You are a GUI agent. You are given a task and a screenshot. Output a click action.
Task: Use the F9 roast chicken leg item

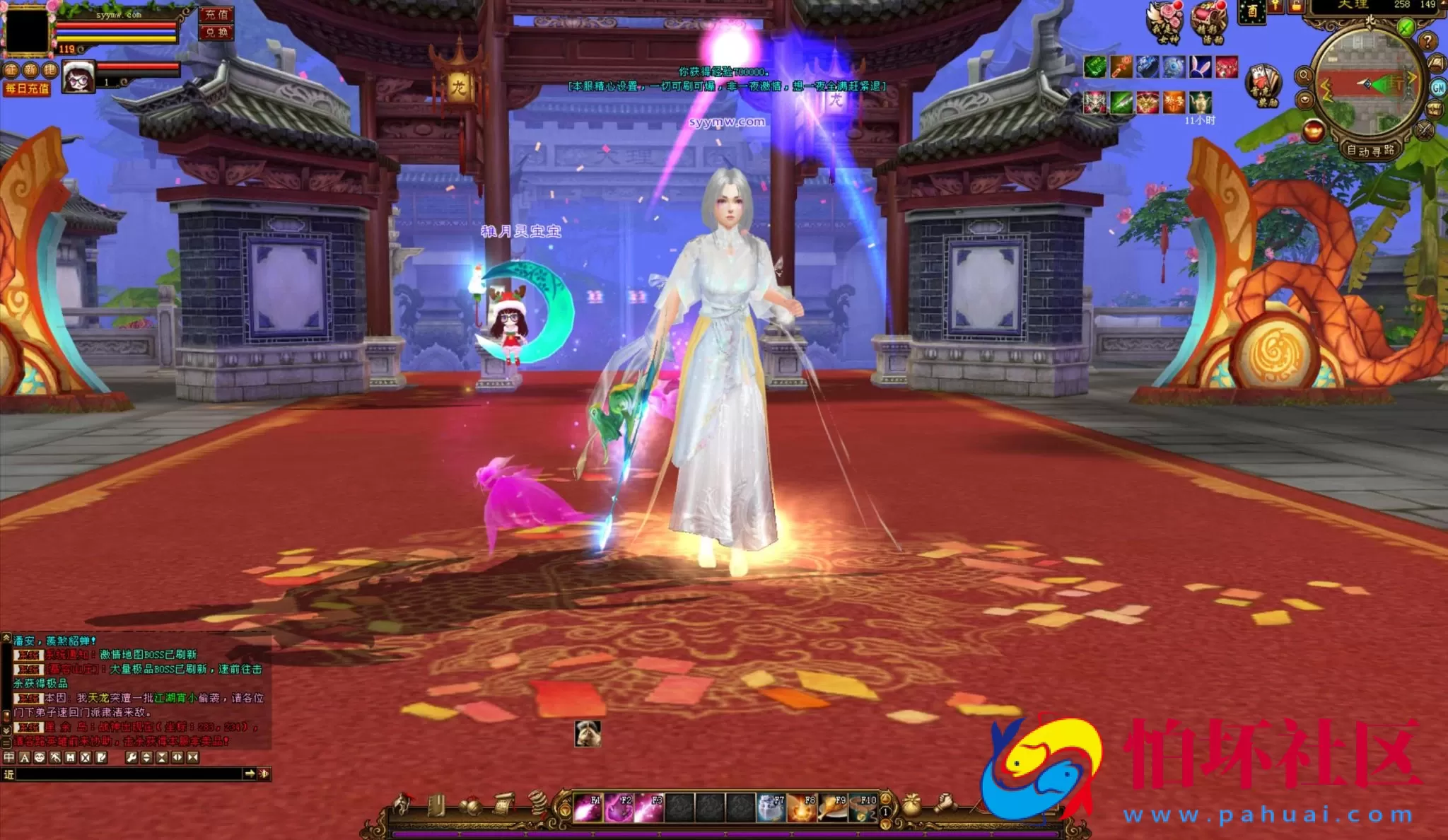832,807
